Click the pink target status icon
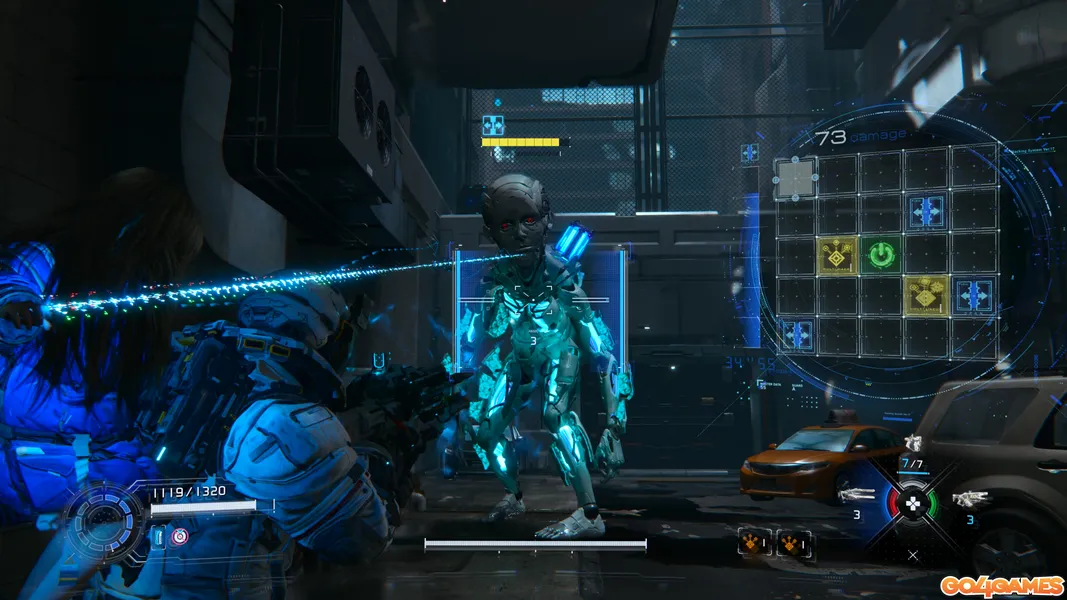The image size is (1067, 600). coord(179,537)
